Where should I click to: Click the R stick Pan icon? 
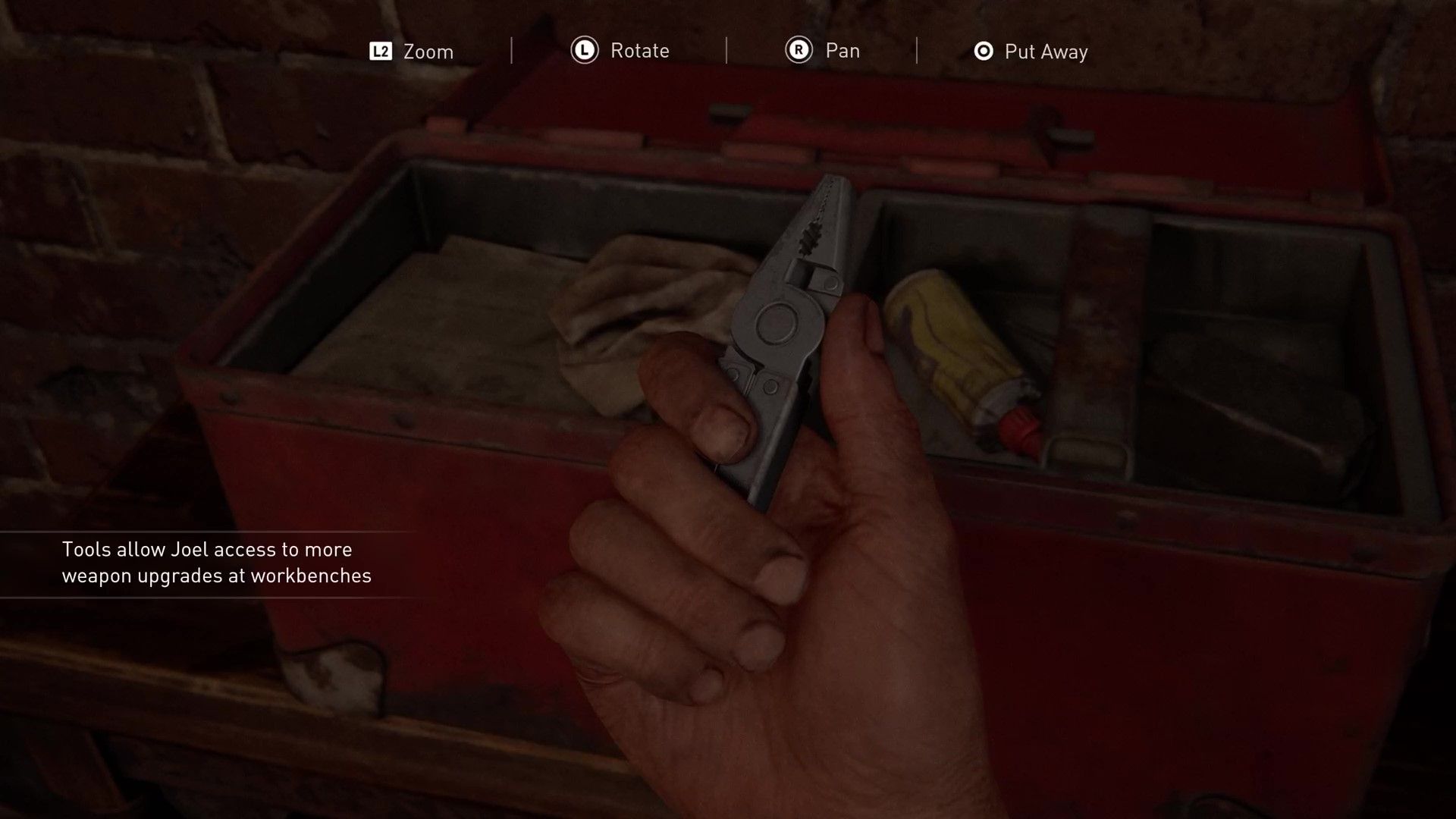click(x=799, y=51)
